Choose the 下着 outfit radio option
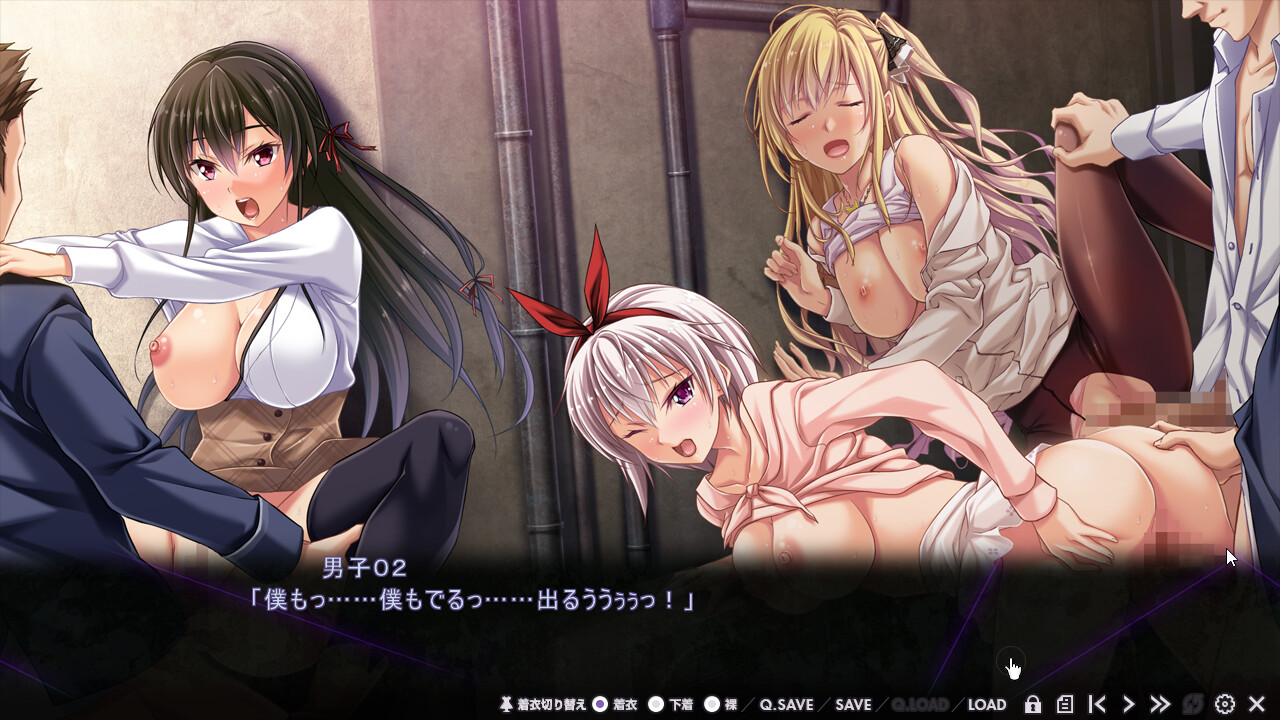1280x720 pixels. coord(656,704)
